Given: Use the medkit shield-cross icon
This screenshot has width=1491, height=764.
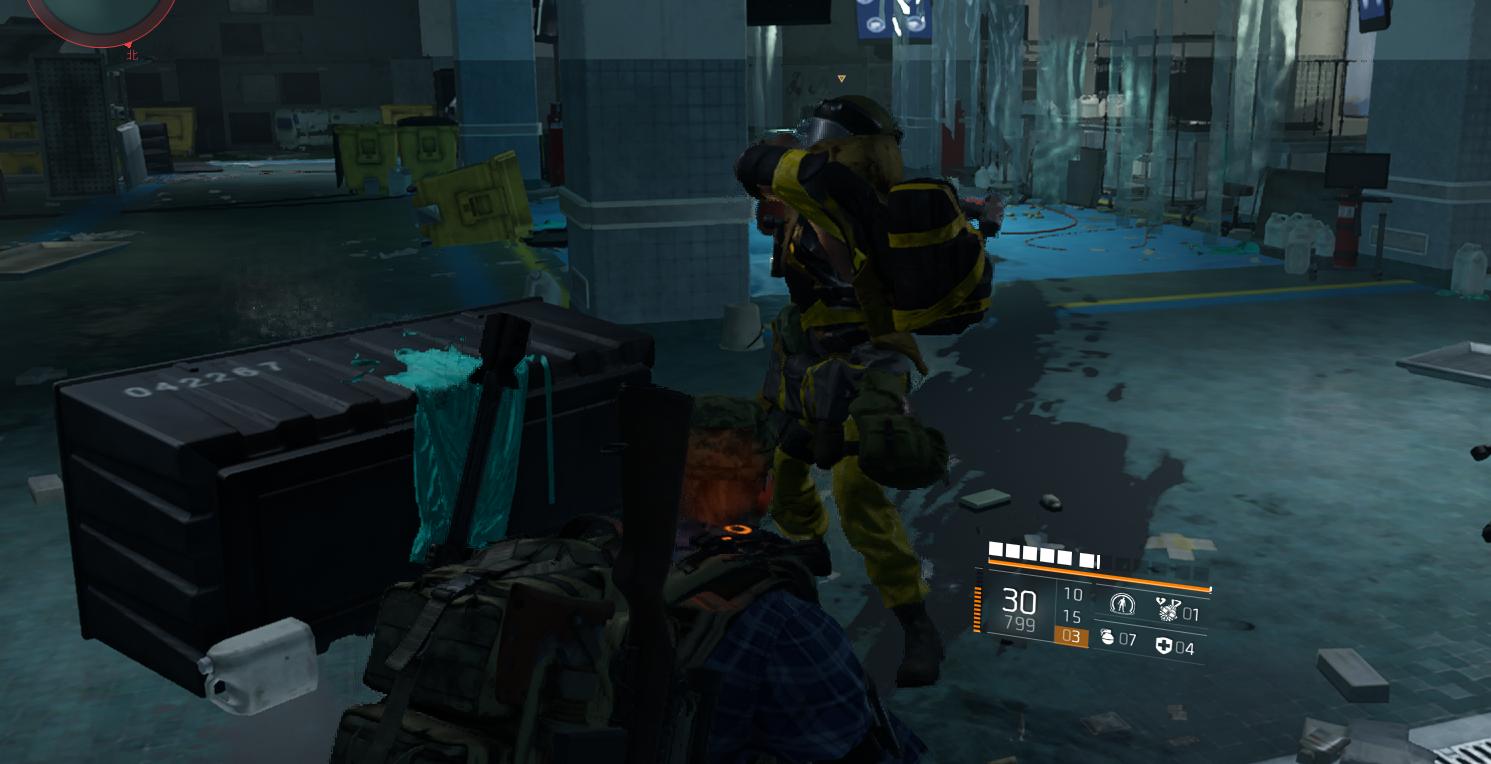Looking at the screenshot, I should [x=1163, y=646].
